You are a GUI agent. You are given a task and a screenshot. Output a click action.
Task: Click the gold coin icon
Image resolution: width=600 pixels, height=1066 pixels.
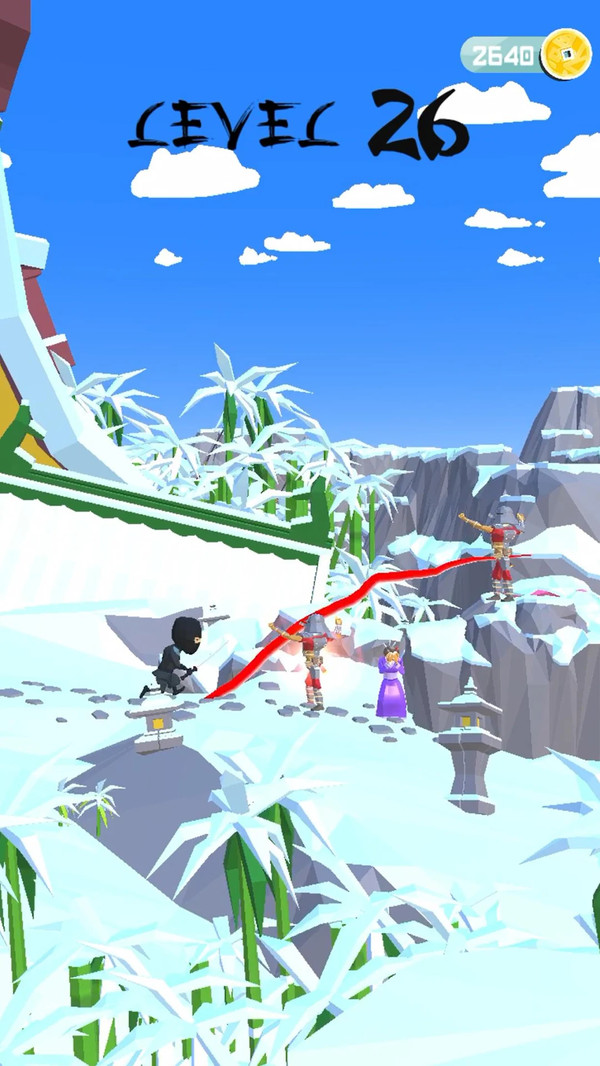pos(565,54)
